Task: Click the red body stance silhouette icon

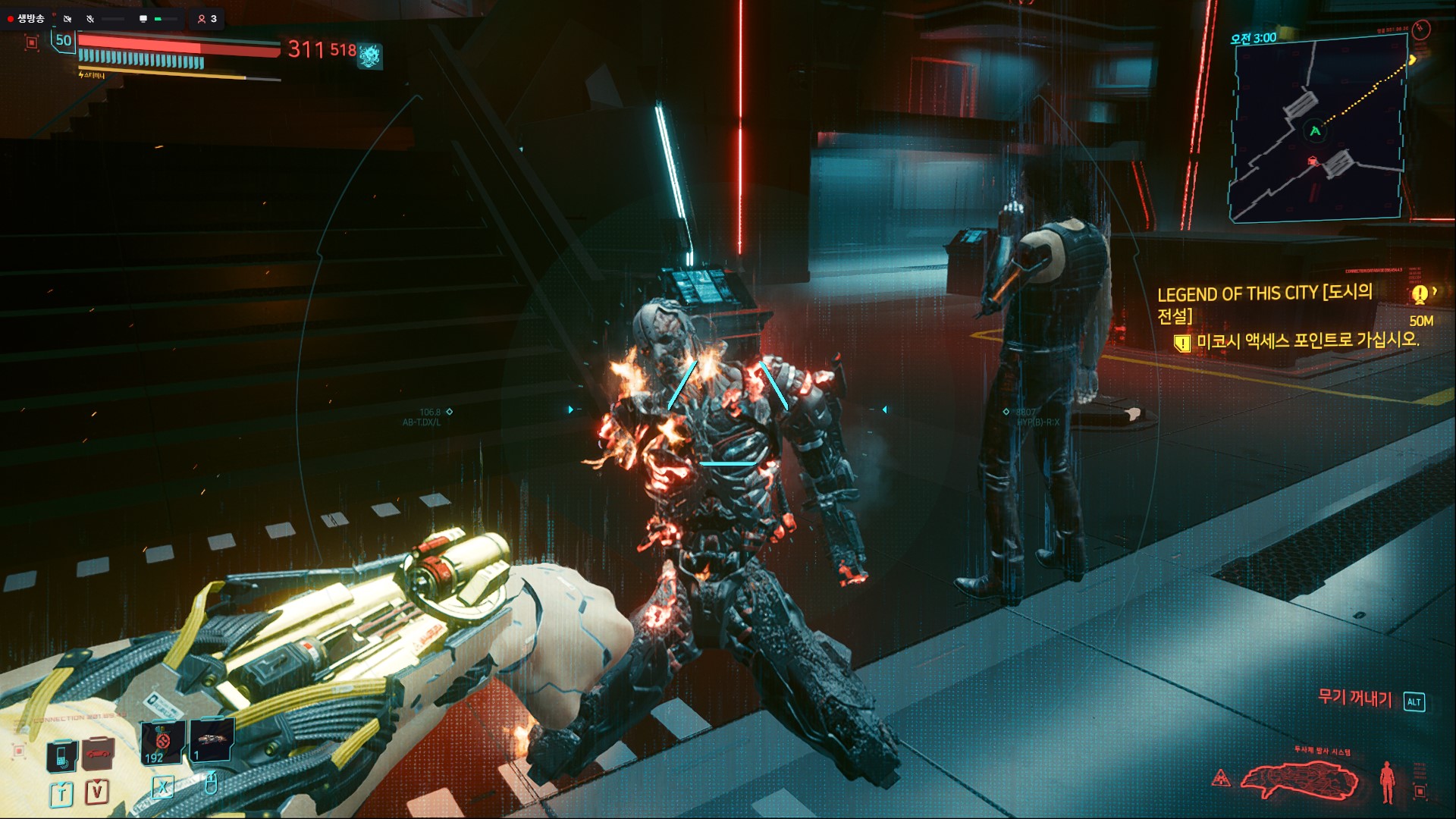Action: click(x=1387, y=781)
